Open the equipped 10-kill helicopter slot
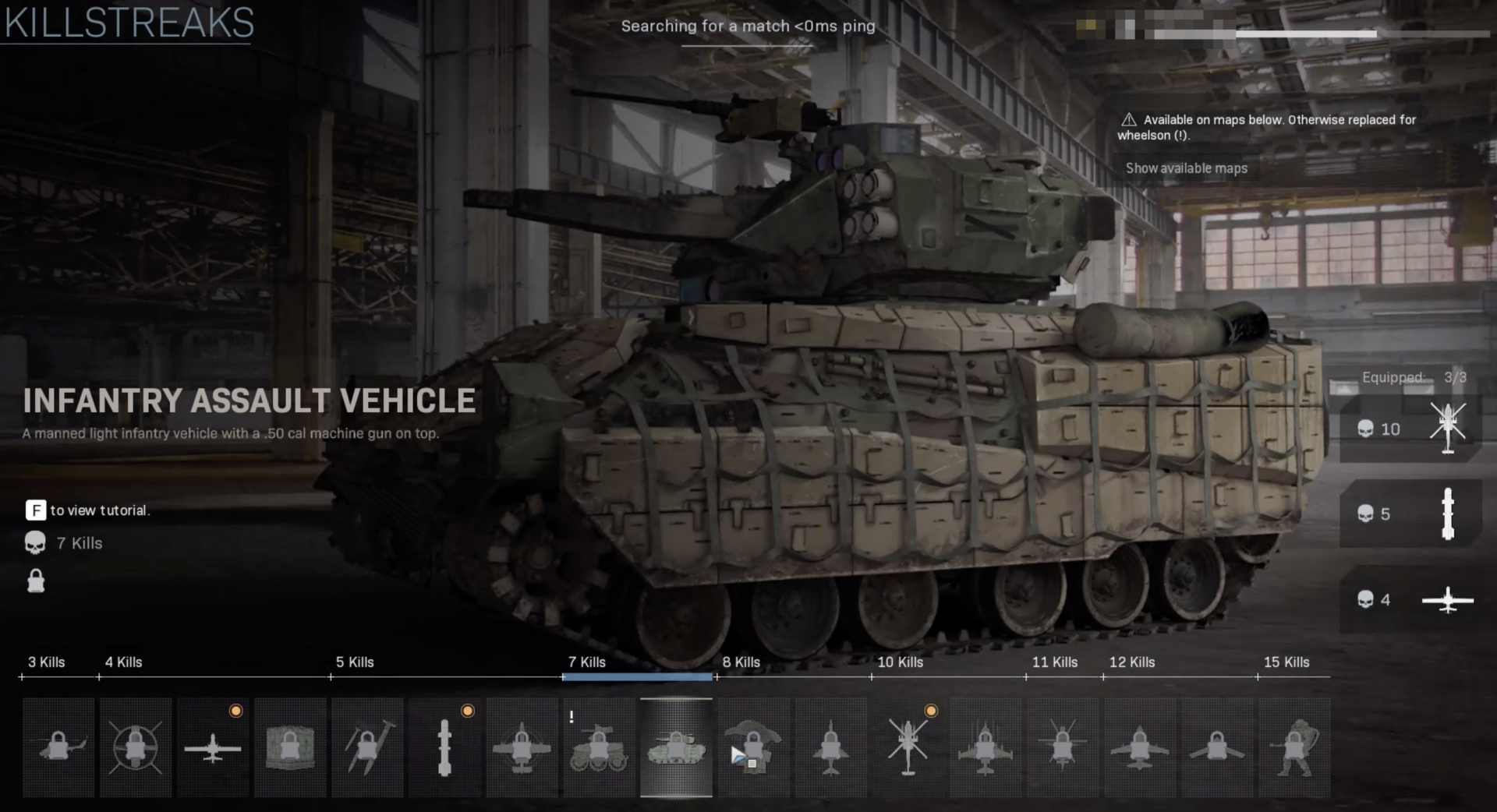 click(x=1410, y=429)
